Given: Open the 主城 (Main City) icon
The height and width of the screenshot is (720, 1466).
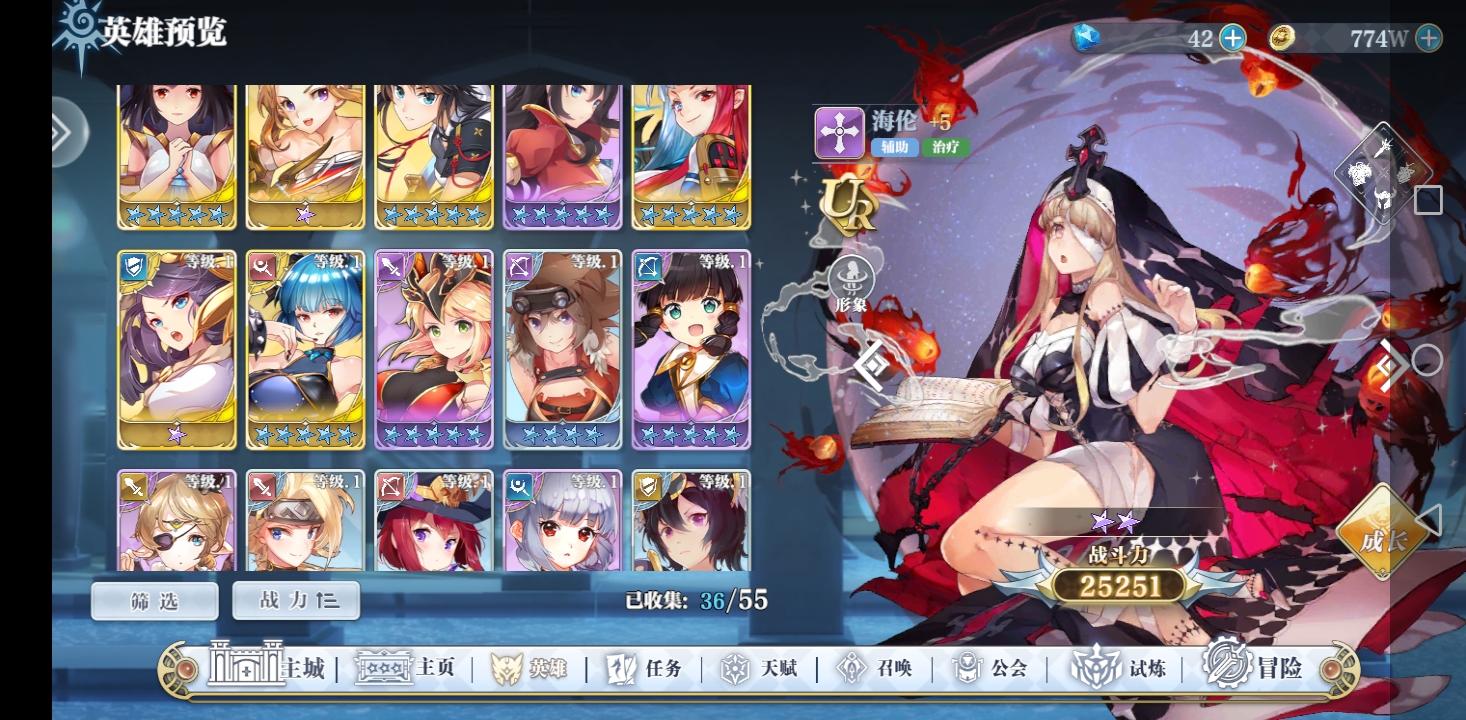Looking at the screenshot, I should click(247, 670).
